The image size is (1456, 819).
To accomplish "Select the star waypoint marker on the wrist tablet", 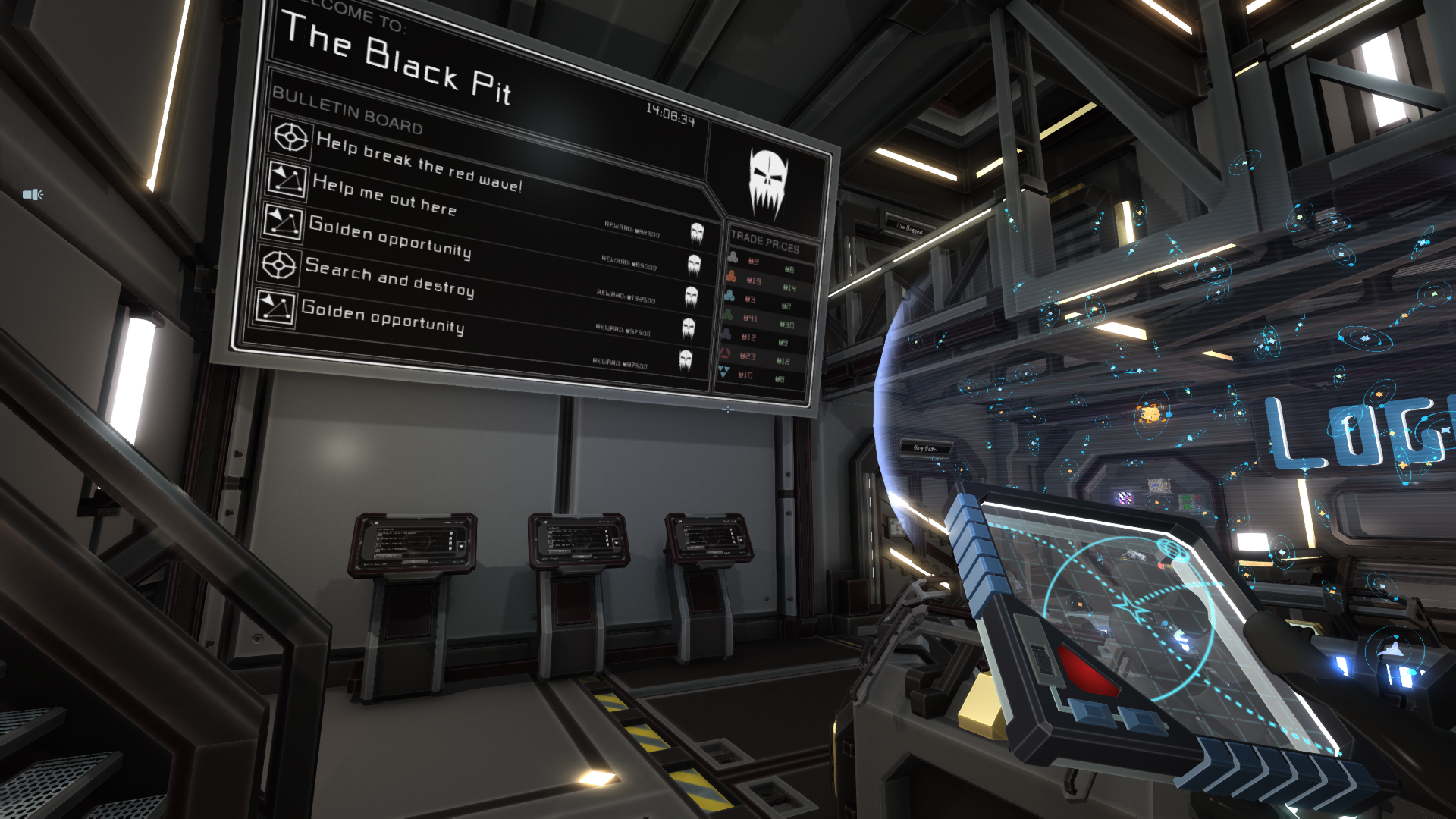I will (x=1132, y=606).
